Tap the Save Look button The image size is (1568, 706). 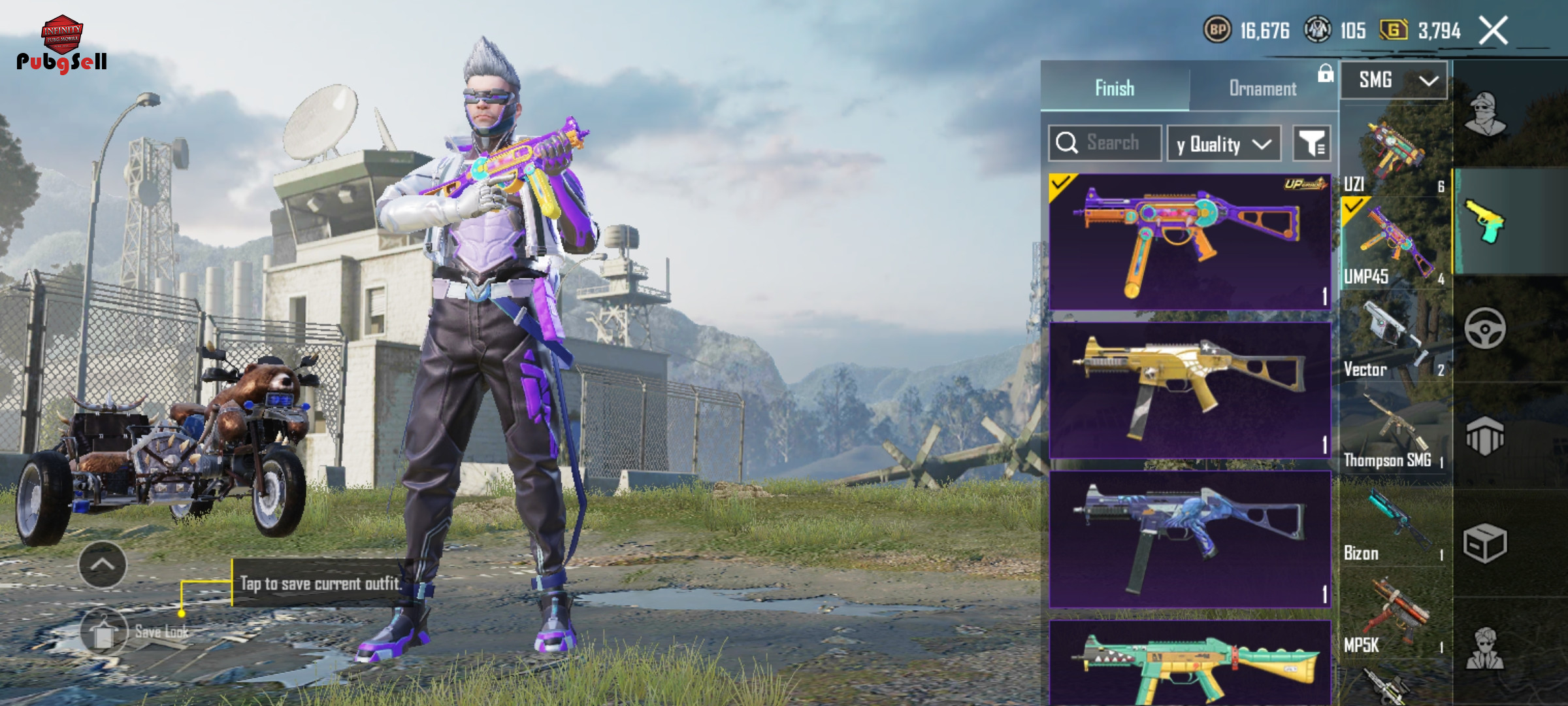(x=105, y=631)
